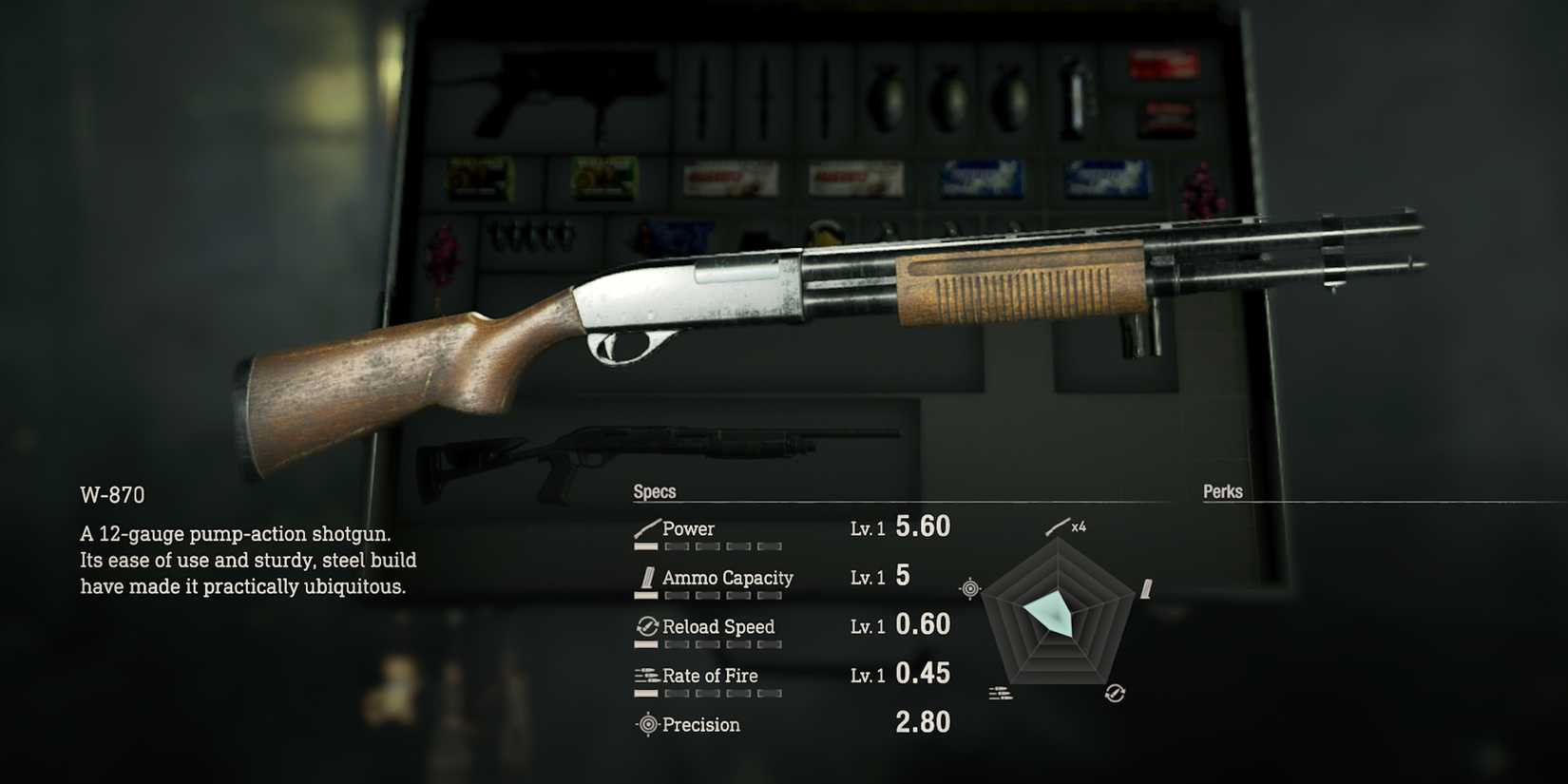Click the reload icon at the pentagon's bottom-right corner

pyautogui.click(x=1115, y=692)
